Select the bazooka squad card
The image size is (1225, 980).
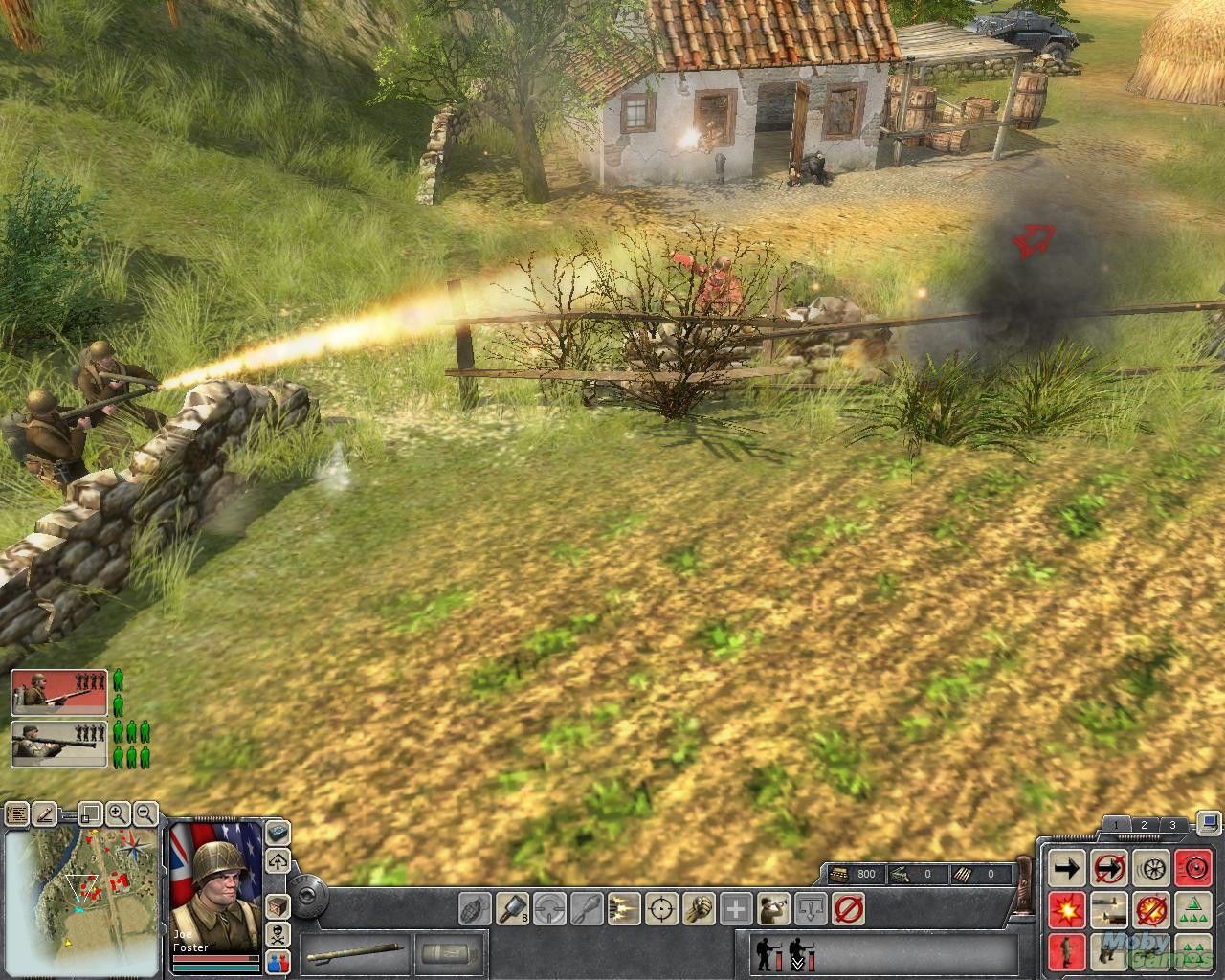coord(59,744)
